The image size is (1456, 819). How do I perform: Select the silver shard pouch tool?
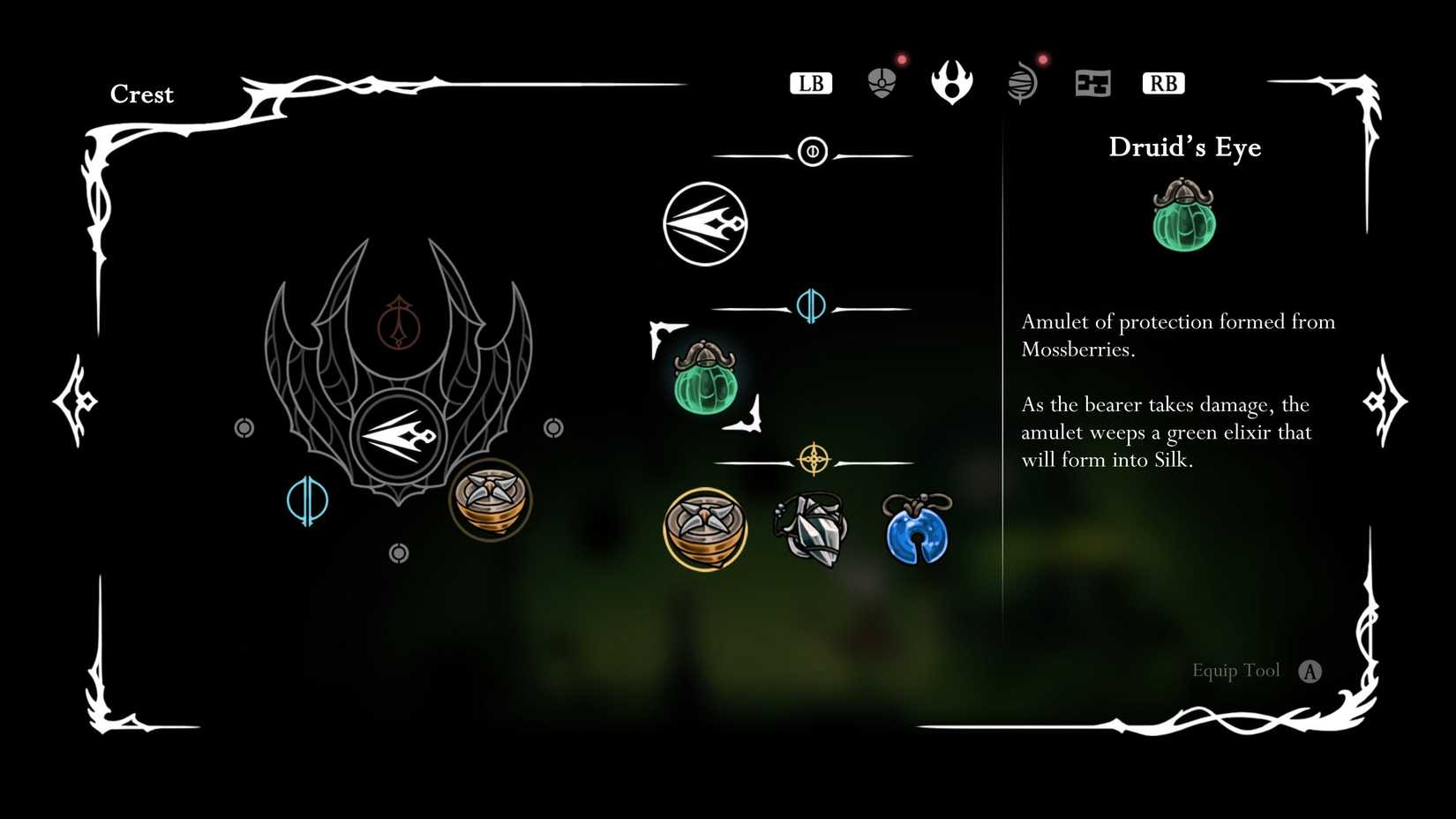[x=810, y=531]
